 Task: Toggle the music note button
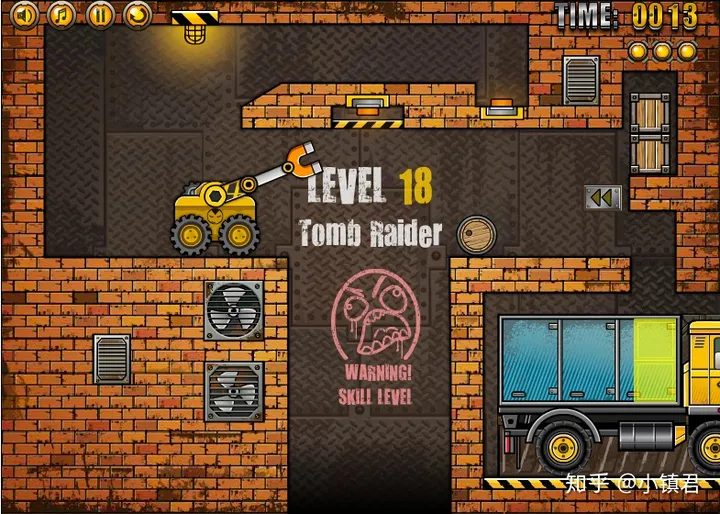click(x=62, y=14)
